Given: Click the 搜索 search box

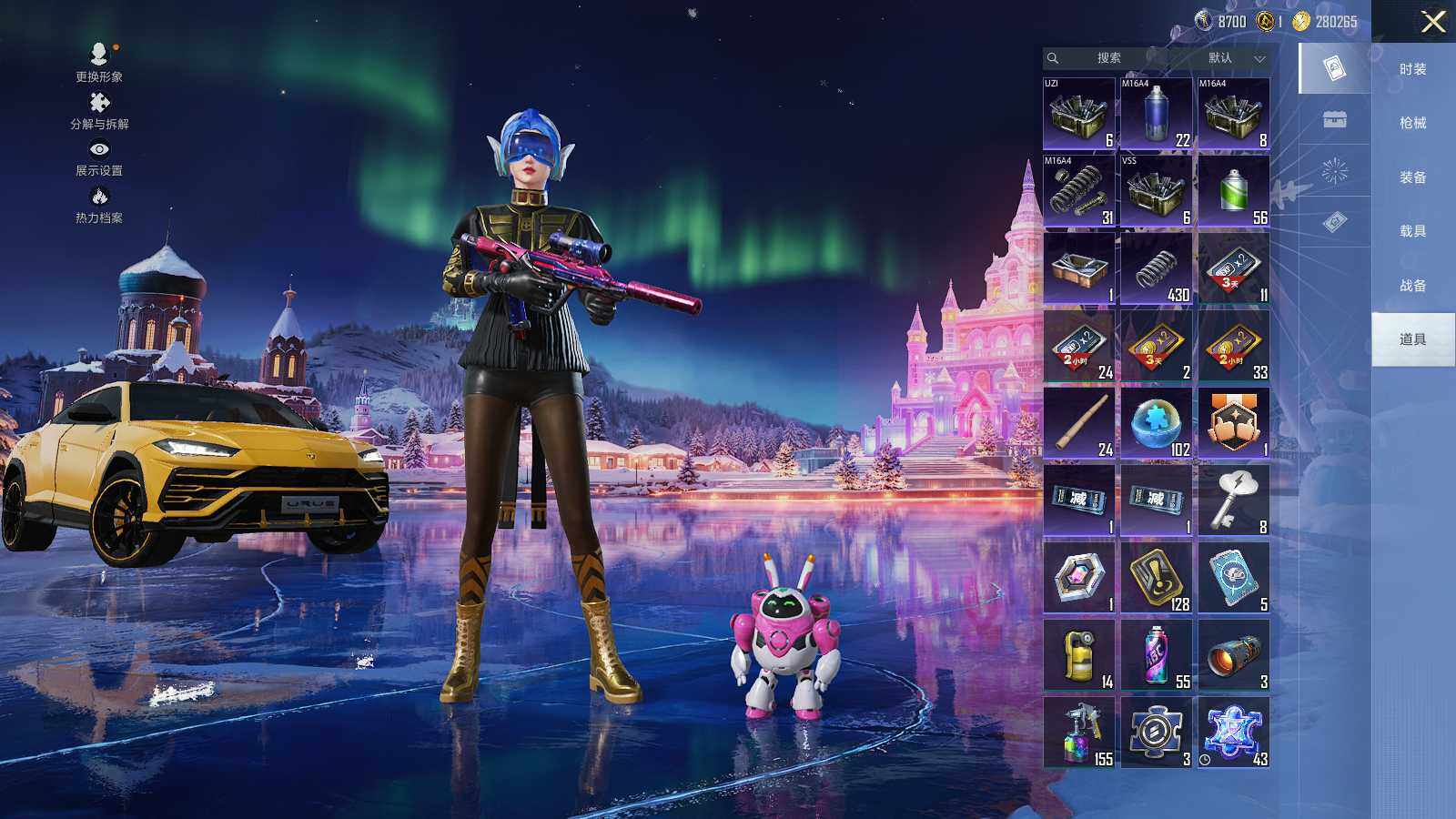Looking at the screenshot, I should point(1107,58).
